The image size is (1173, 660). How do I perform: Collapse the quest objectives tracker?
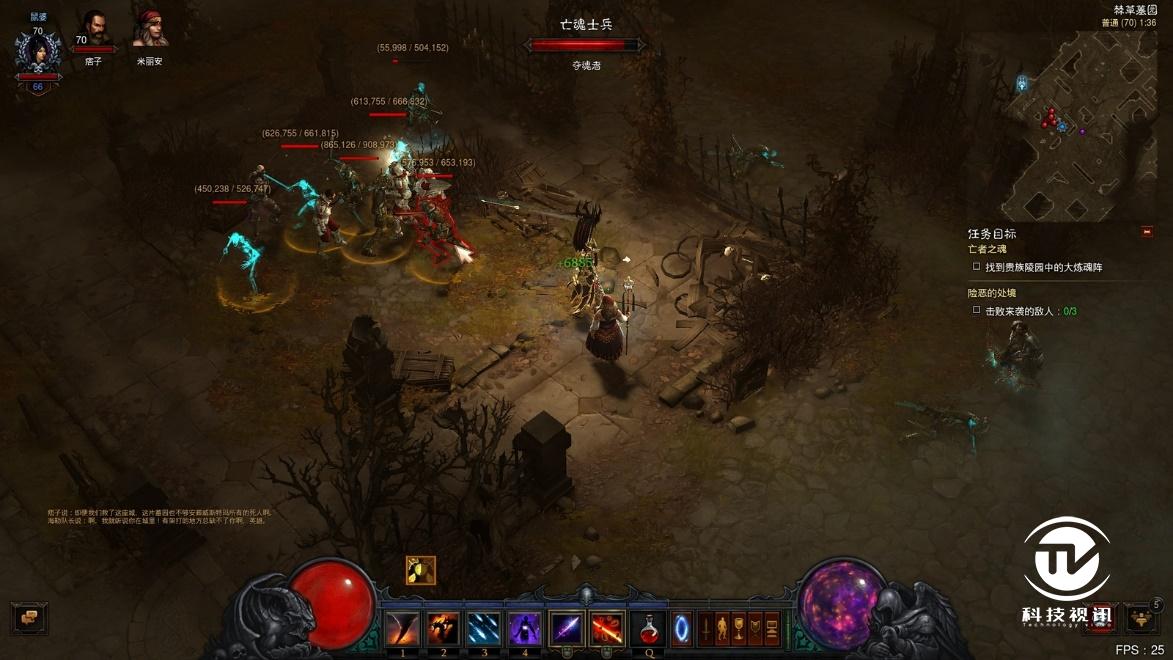[x=1147, y=232]
